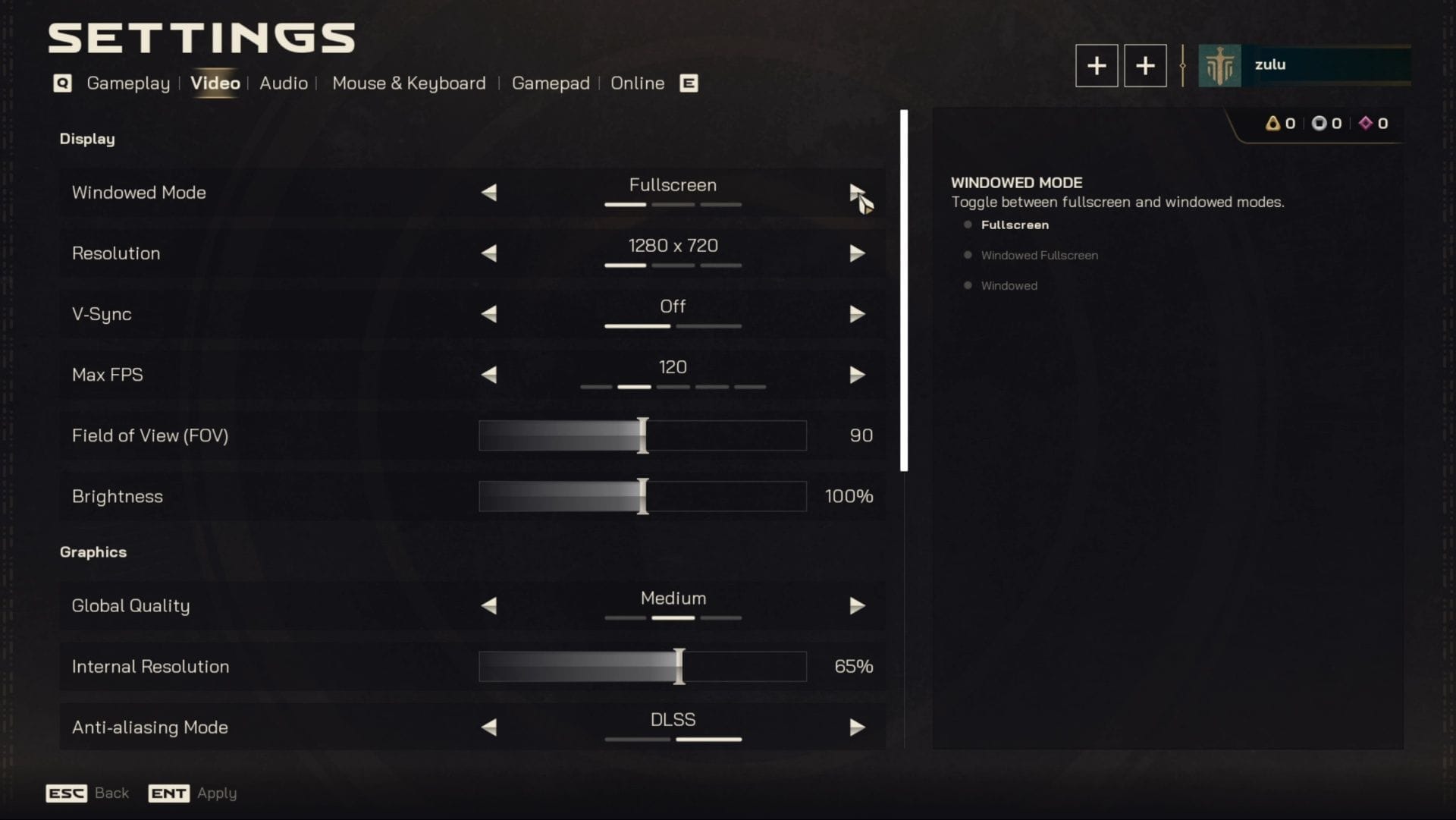This screenshot has height=820, width=1456.
Task: Click the second plus icon next to the divider
Action: pos(1145,65)
